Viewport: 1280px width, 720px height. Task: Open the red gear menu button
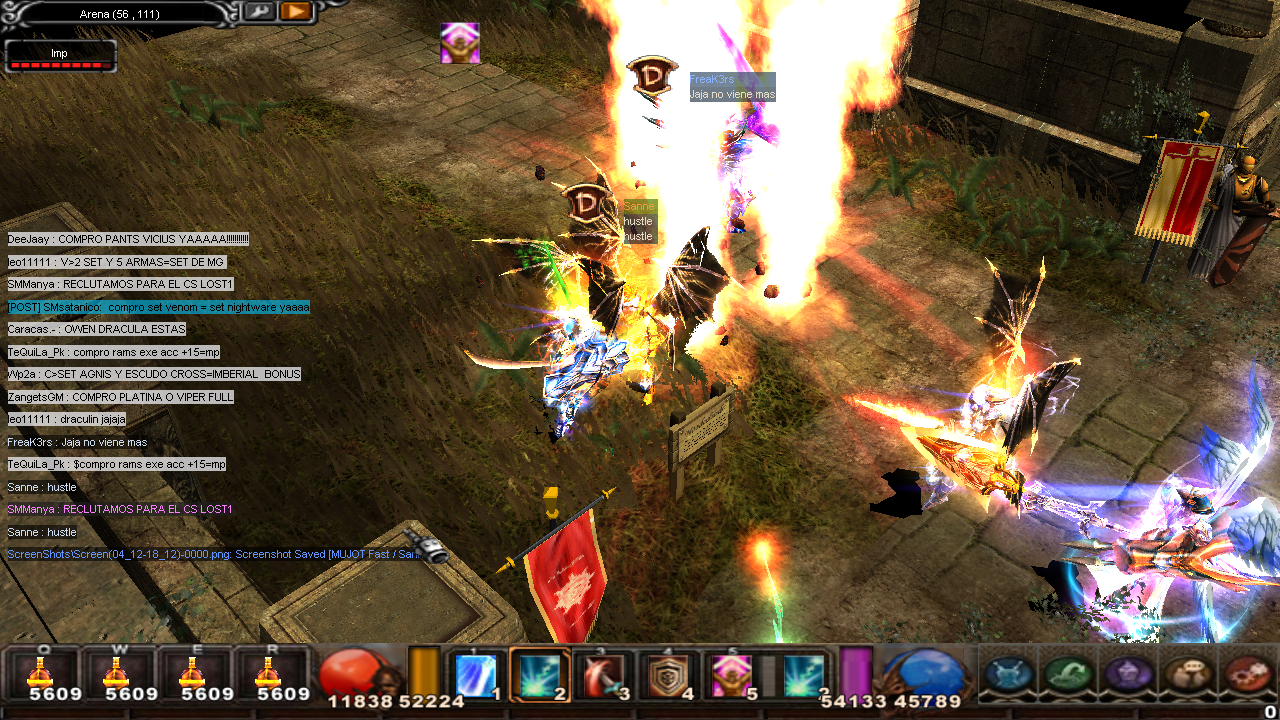coord(1247,673)
